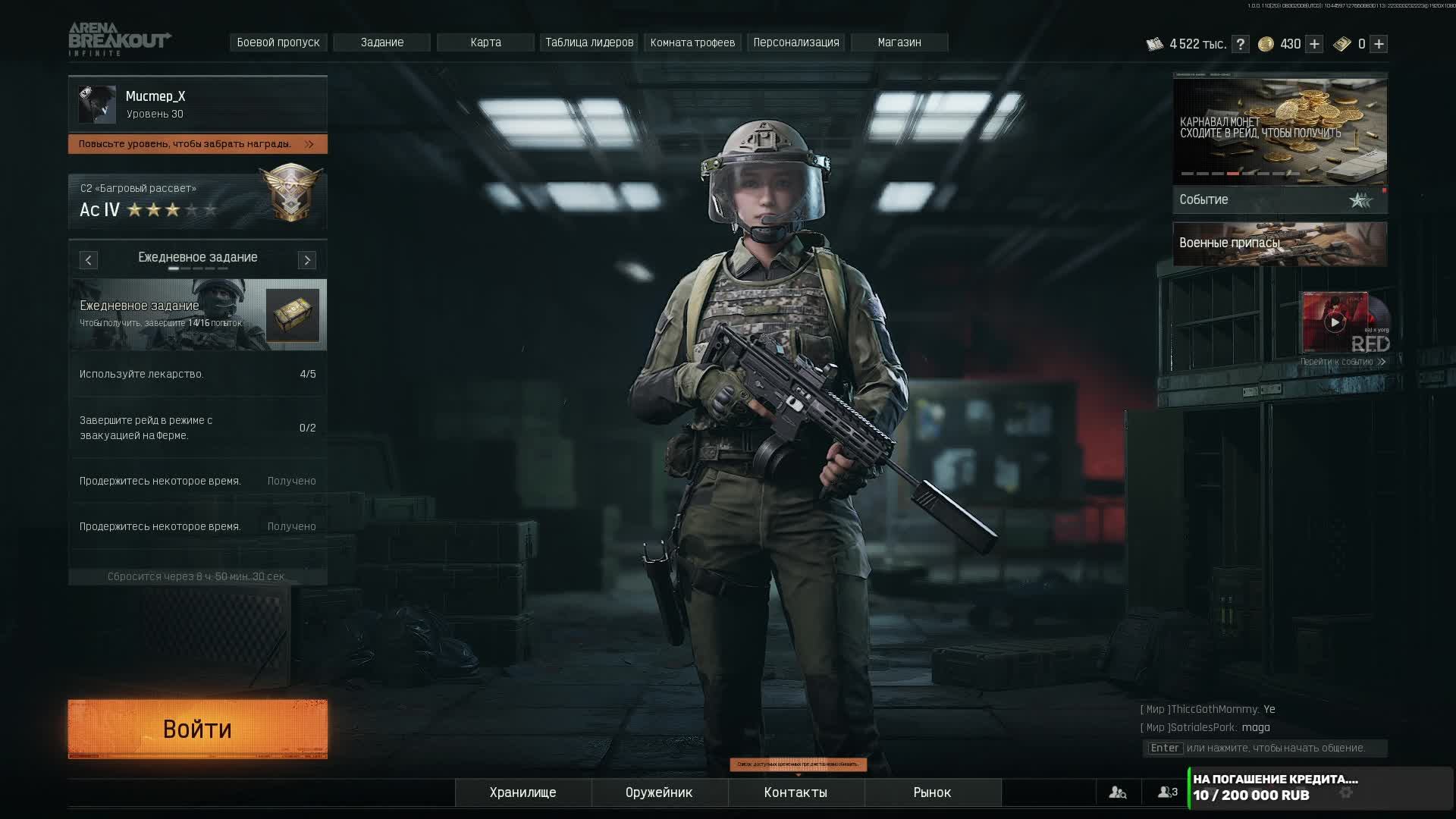Open the Боевой пропуск menu

click(278, 42)
